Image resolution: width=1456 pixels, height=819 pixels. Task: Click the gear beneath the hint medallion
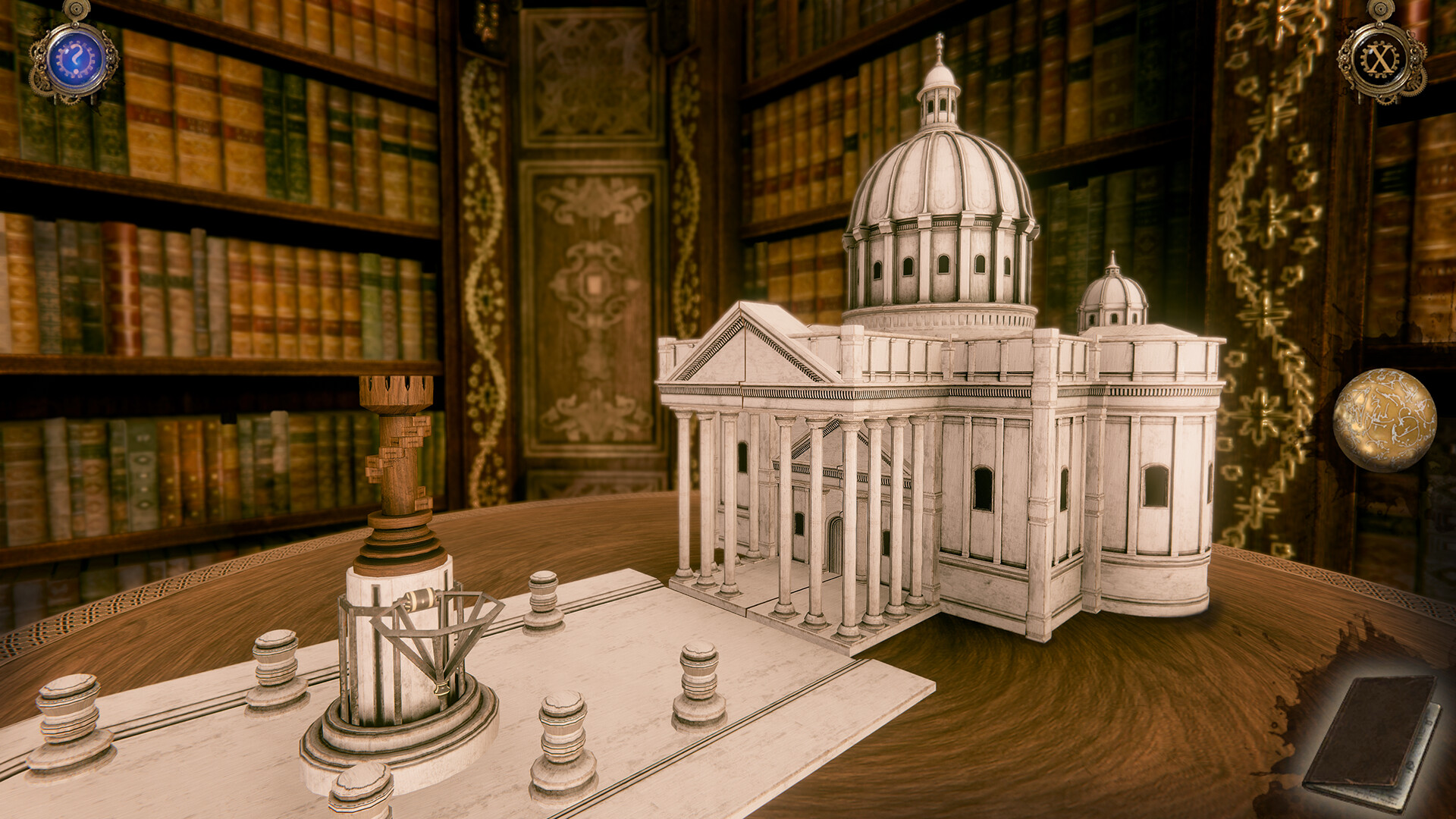[71, 101]
